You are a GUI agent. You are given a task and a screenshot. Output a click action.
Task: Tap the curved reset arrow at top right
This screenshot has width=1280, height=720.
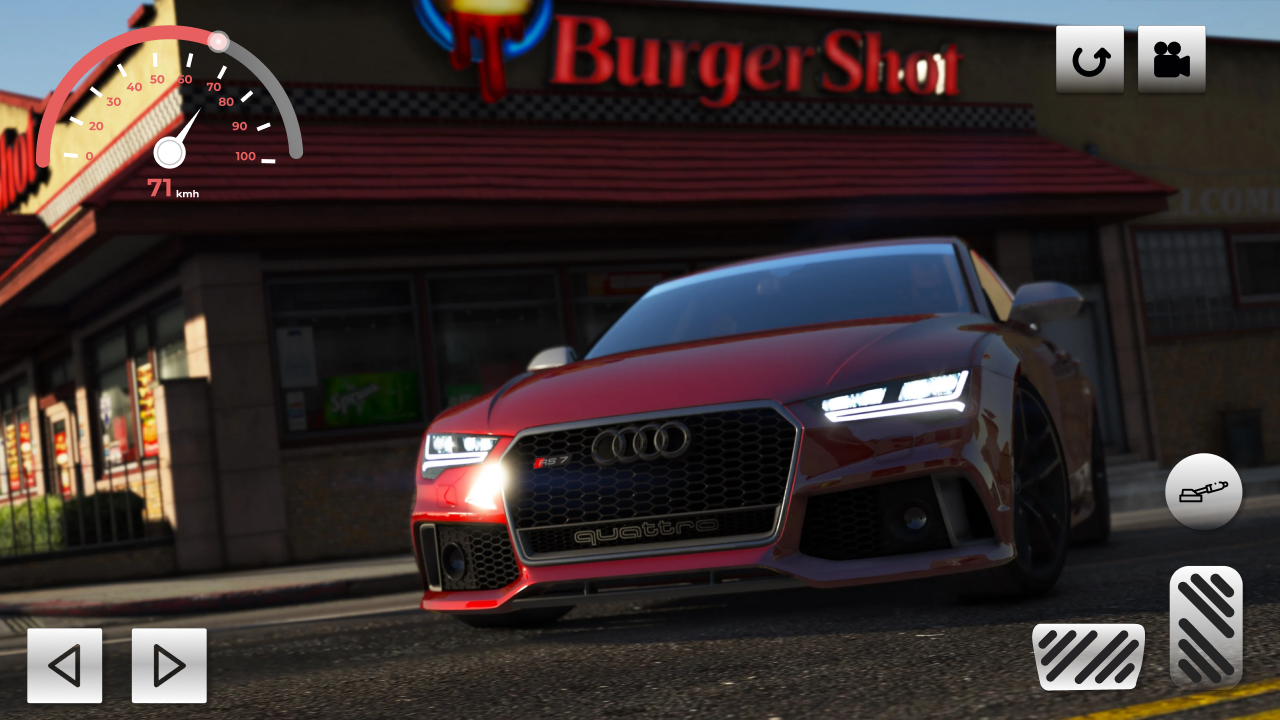pos(1090,58)
